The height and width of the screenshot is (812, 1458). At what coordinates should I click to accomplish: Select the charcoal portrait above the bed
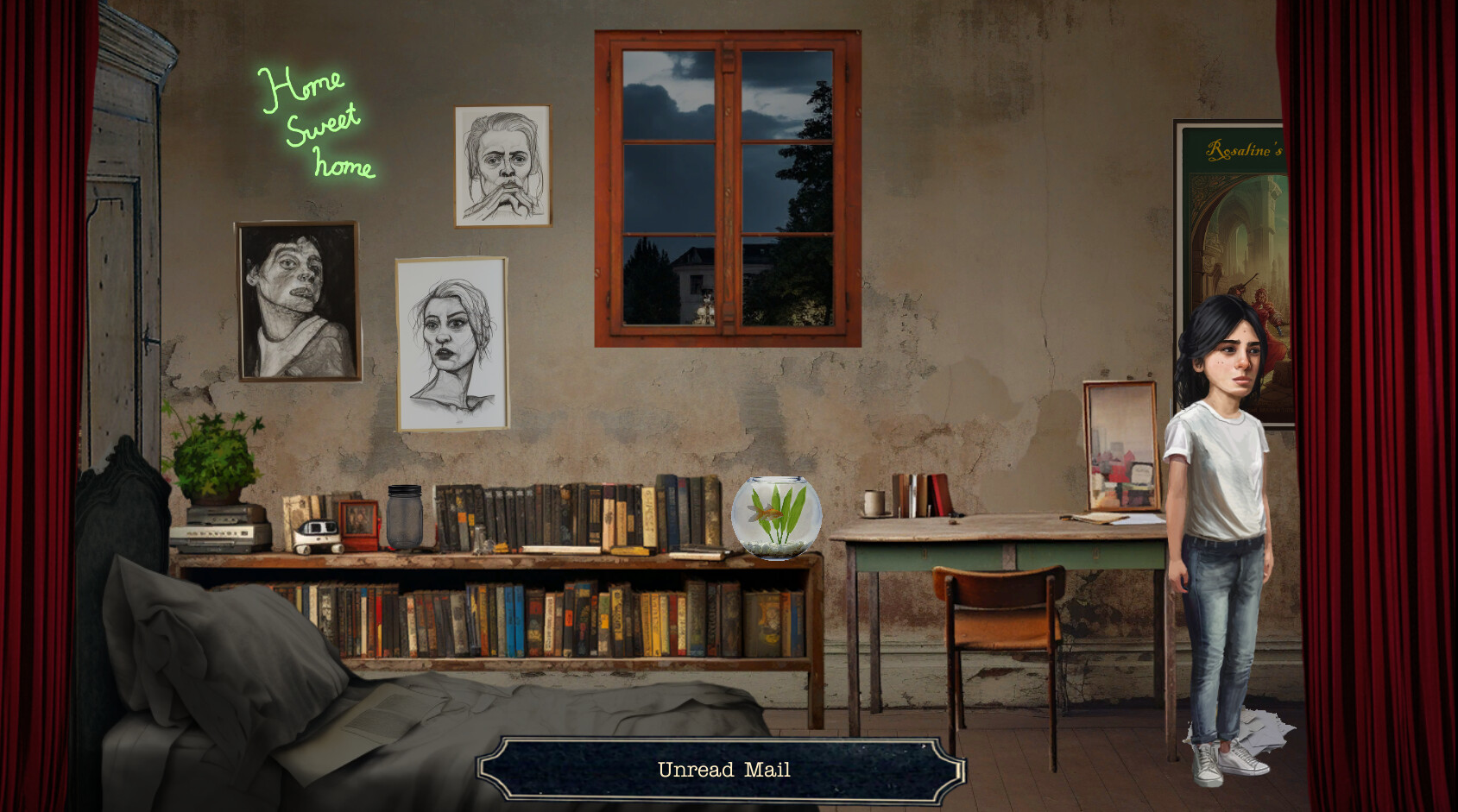click(298, 302)
